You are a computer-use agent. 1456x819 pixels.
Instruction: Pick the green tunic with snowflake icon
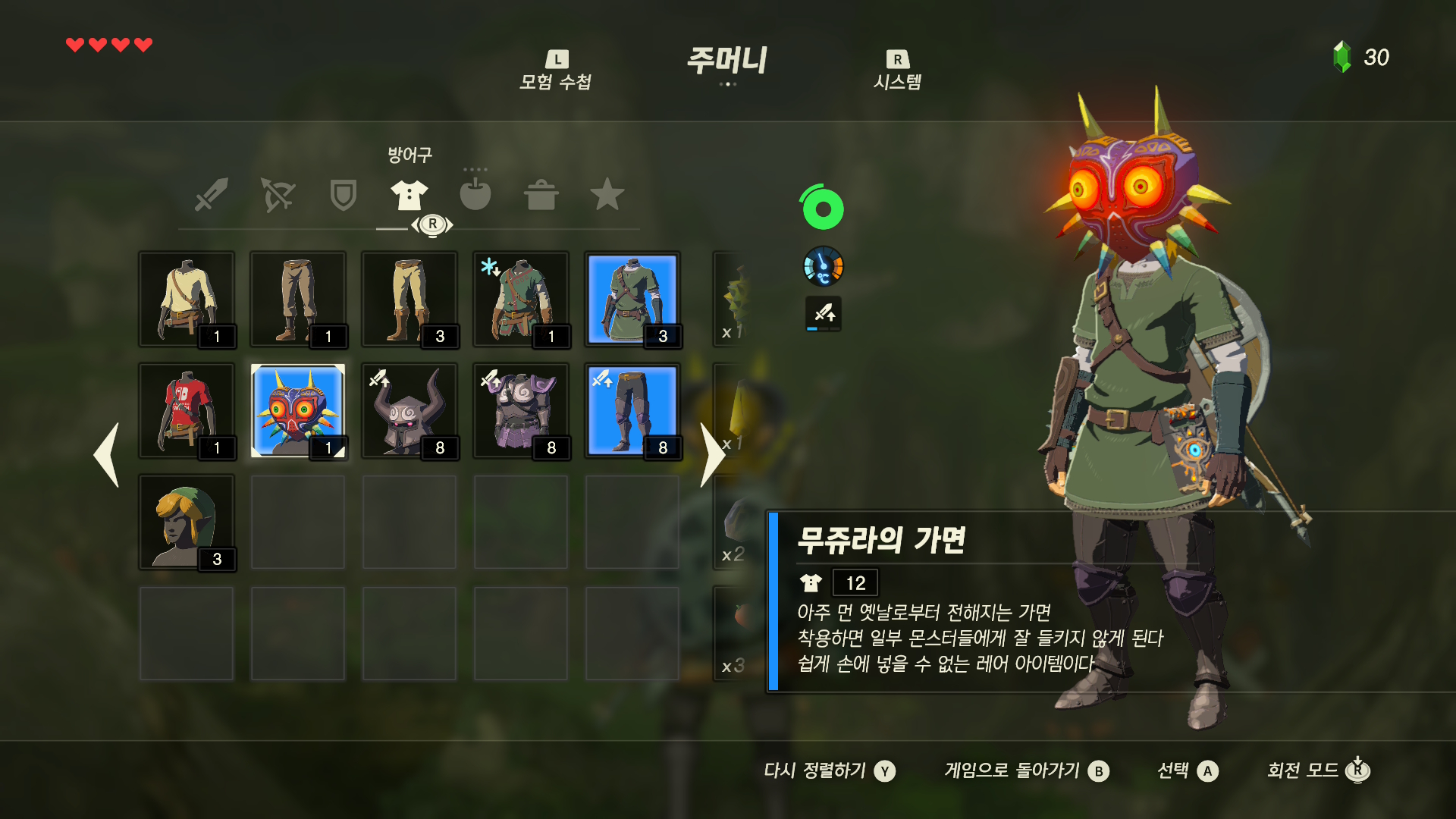tap(521, 300)
